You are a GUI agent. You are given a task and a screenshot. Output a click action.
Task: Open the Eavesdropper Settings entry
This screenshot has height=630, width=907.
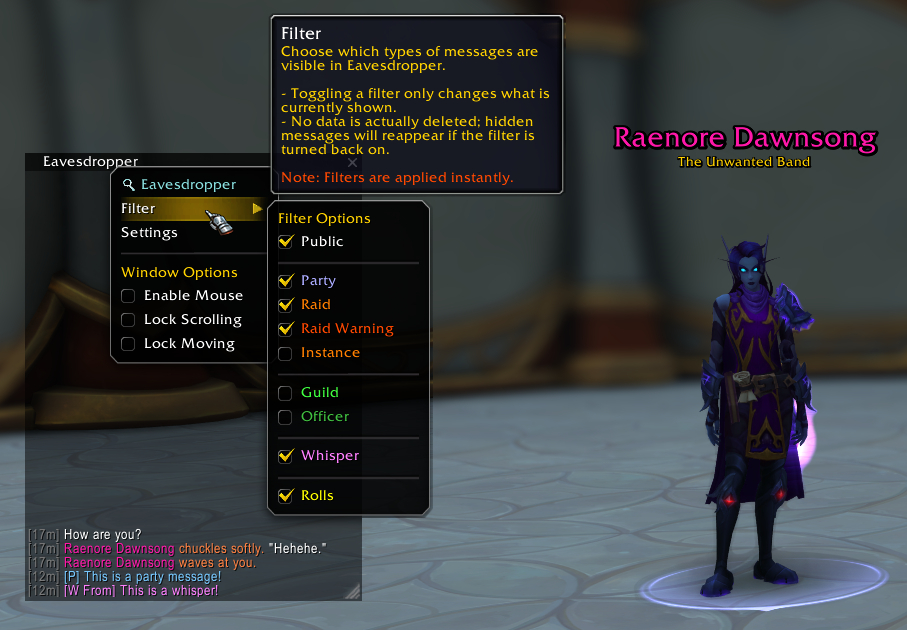pos(150,232)
